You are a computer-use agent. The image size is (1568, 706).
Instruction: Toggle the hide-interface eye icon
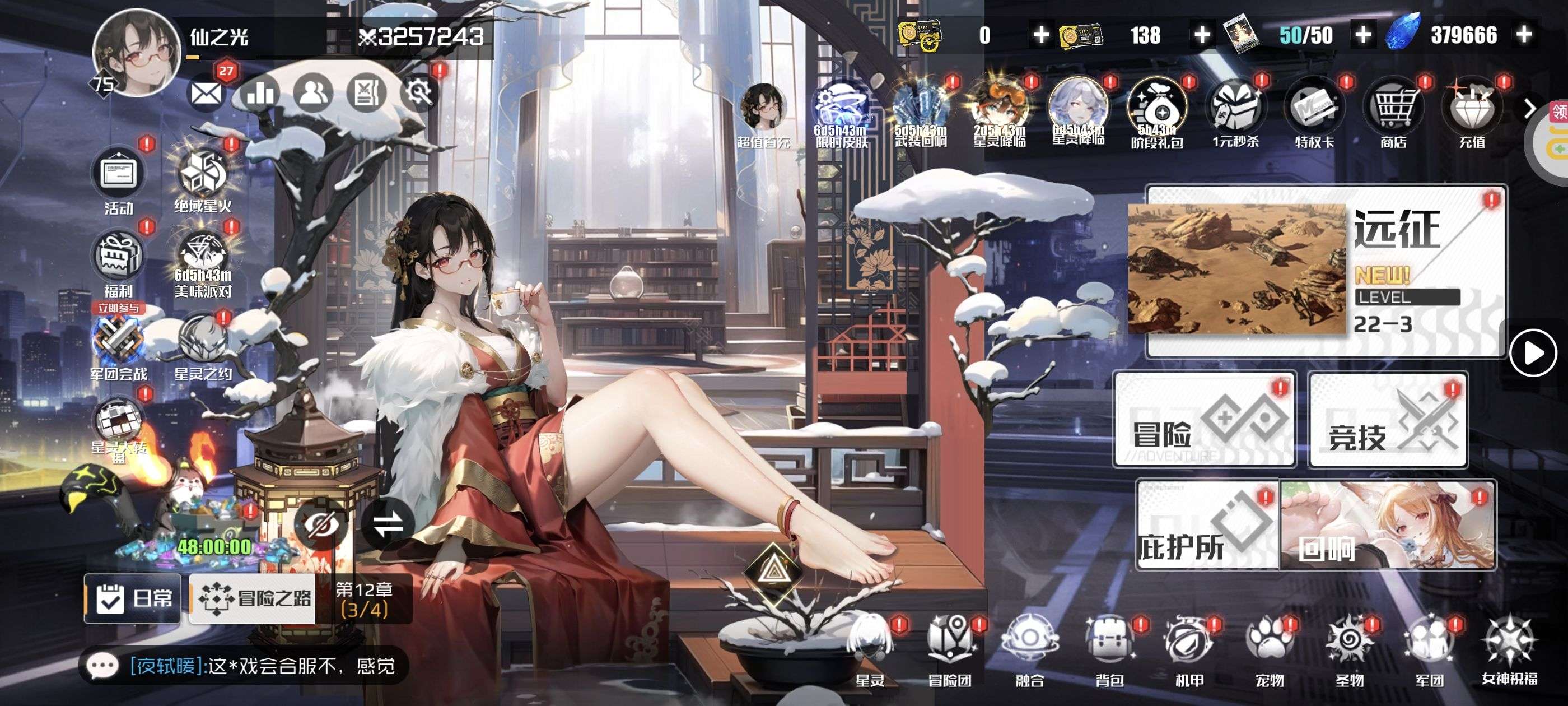click(x=321, y=524)
